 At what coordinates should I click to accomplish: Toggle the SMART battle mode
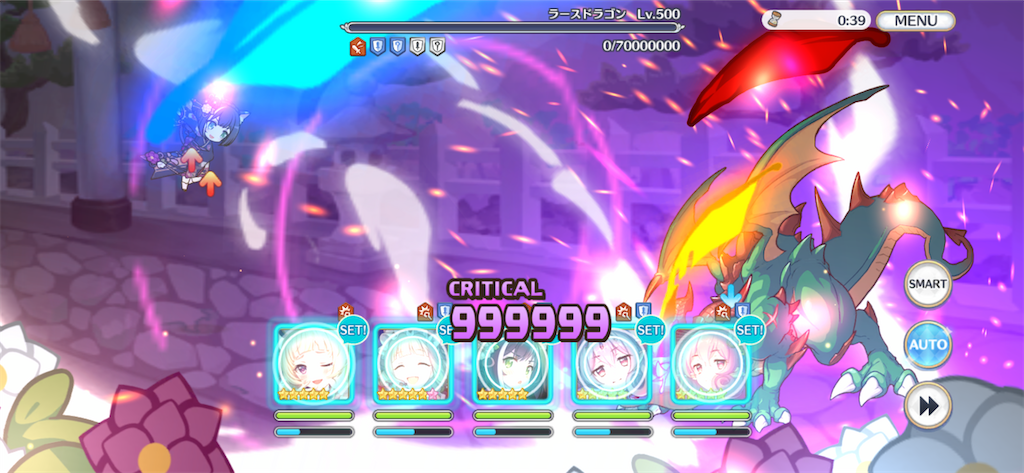coord(927,284)
